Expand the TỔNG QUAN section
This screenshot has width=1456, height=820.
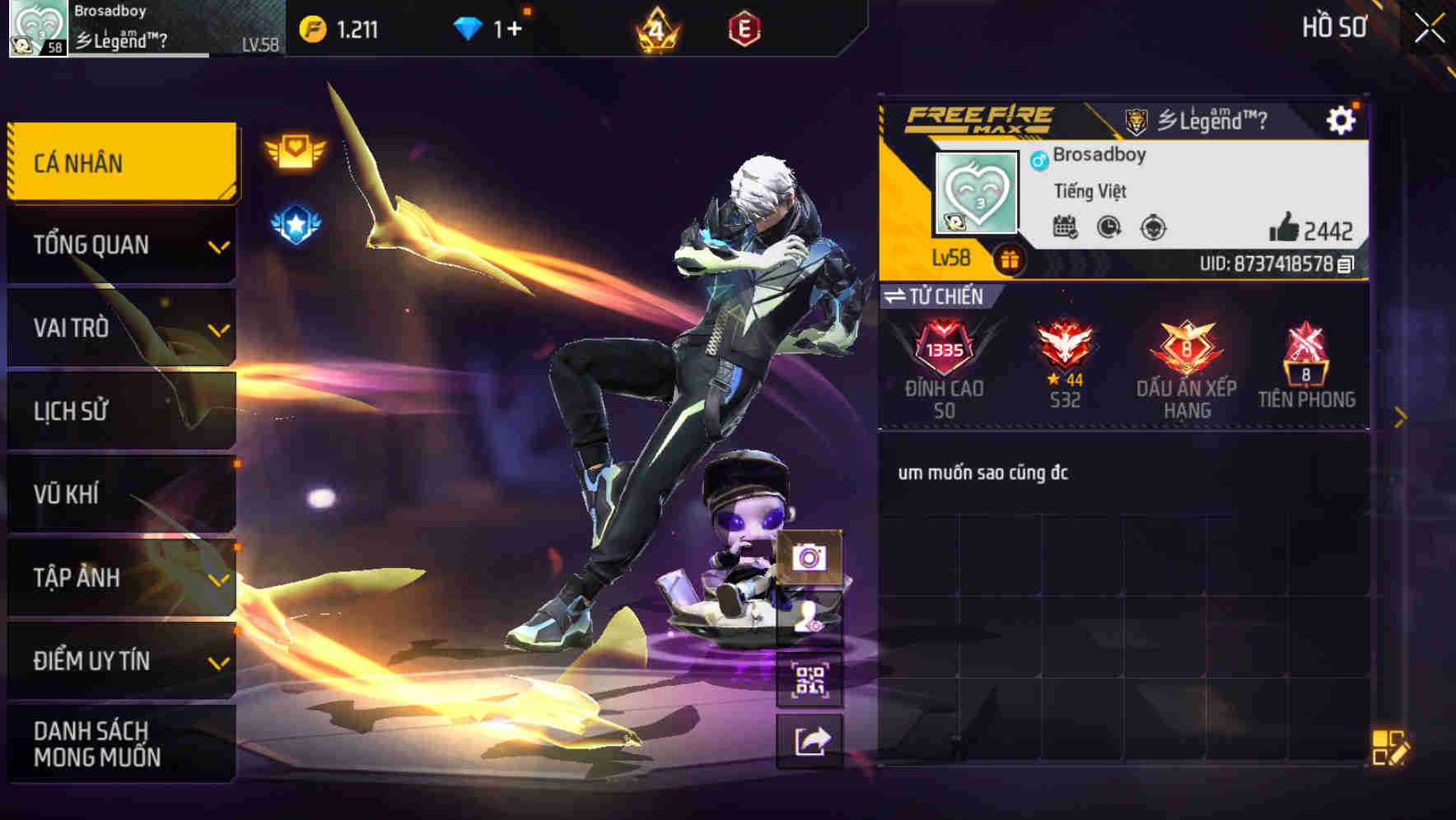click(120, 245)
